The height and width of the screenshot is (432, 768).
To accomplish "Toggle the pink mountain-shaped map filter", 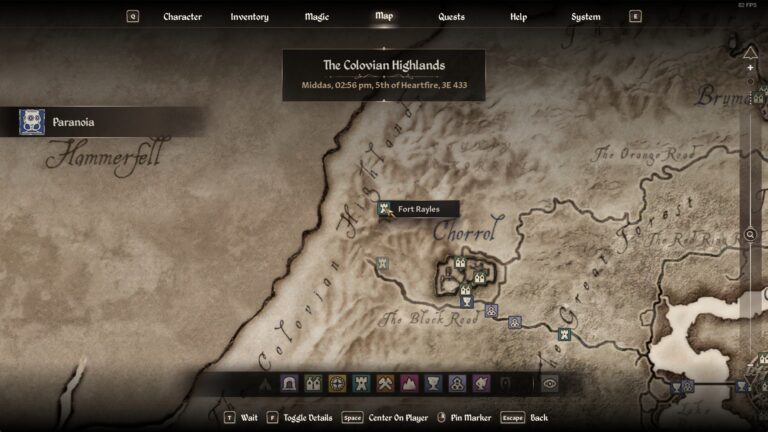I will (x=409, y=383).
